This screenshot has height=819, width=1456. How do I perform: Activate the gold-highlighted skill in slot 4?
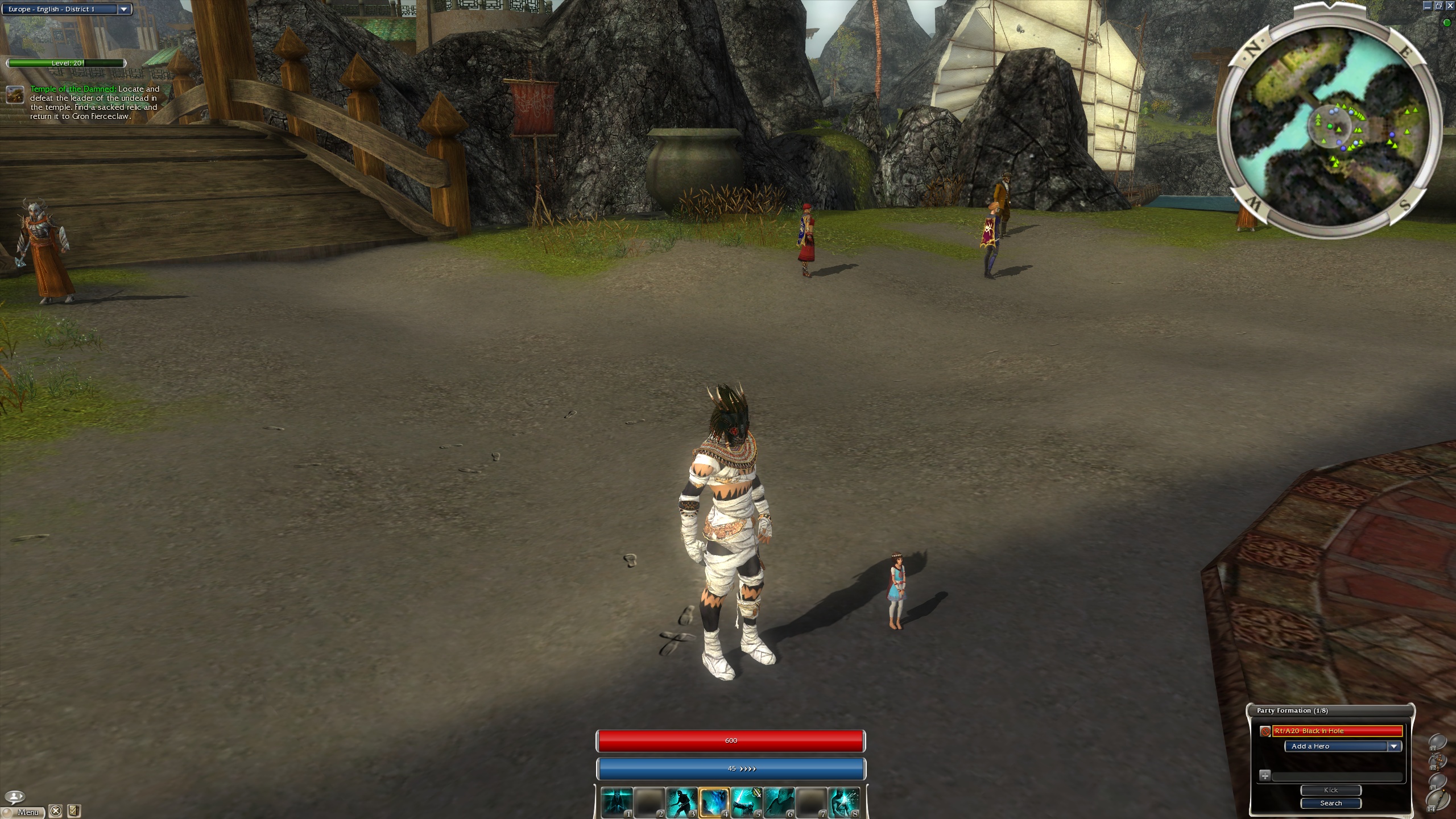tap(714, 802)
